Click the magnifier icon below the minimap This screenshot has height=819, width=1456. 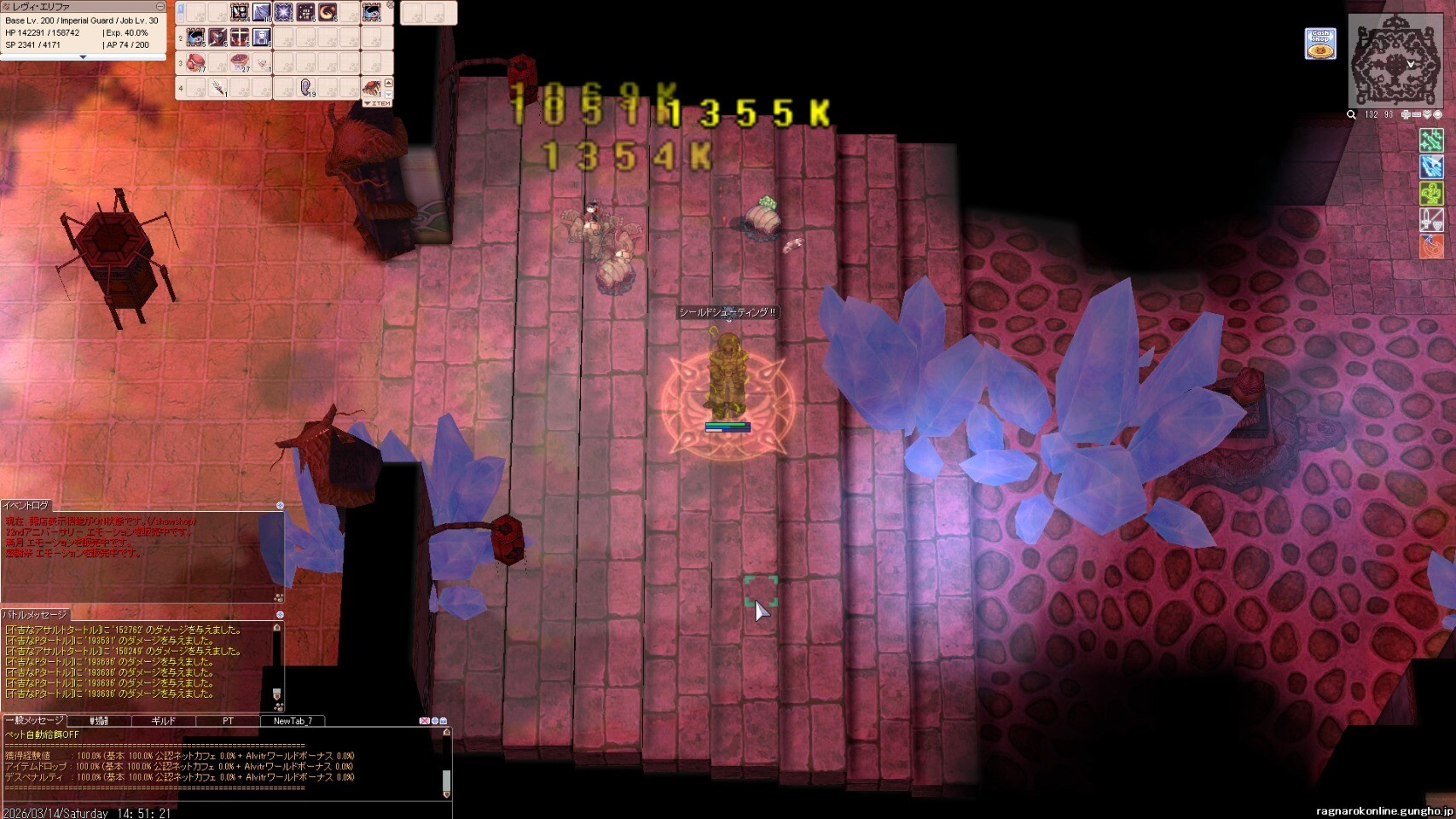[x=1351, y=114]
